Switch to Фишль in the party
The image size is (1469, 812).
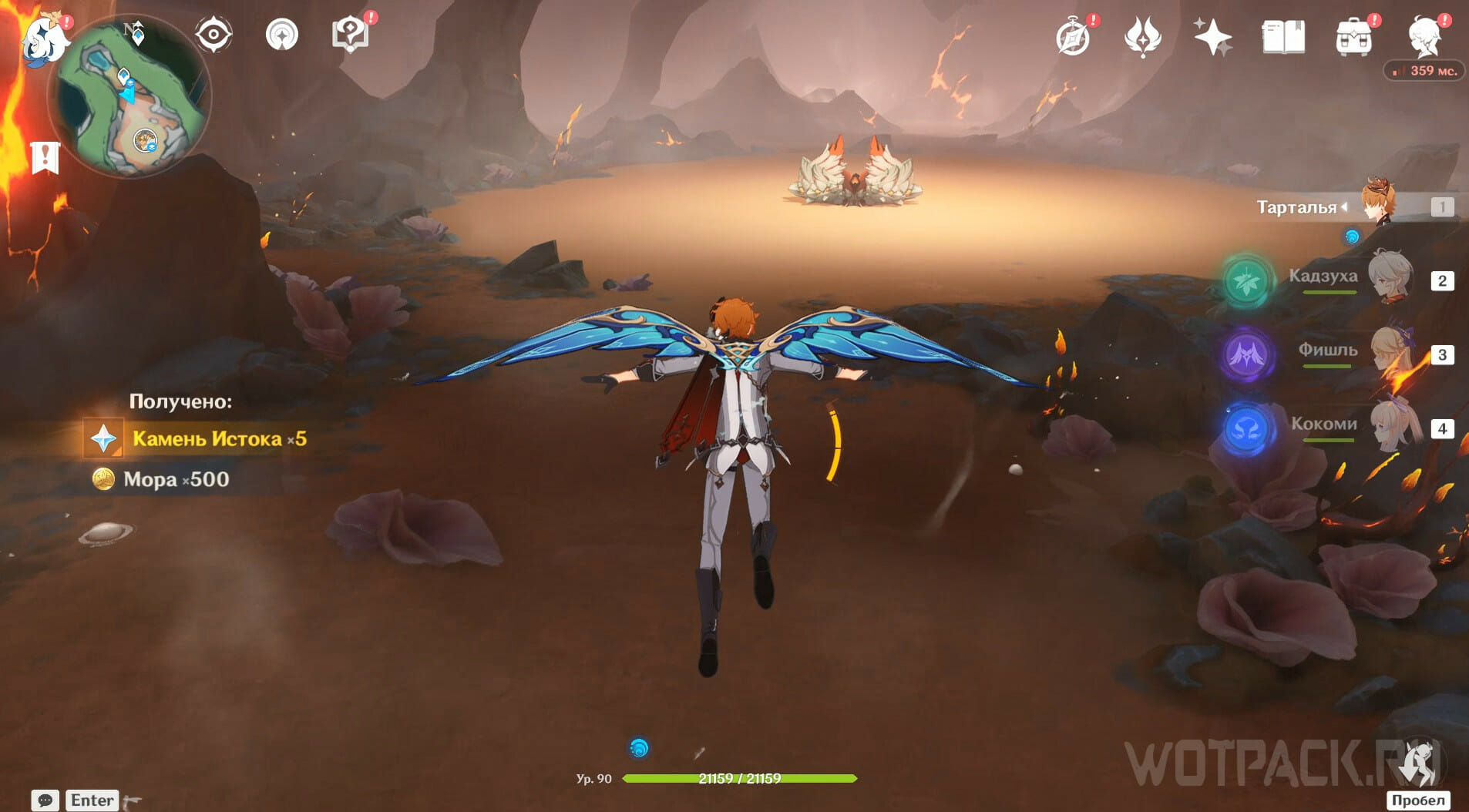pyautogui.click(x=1392, y=353)
